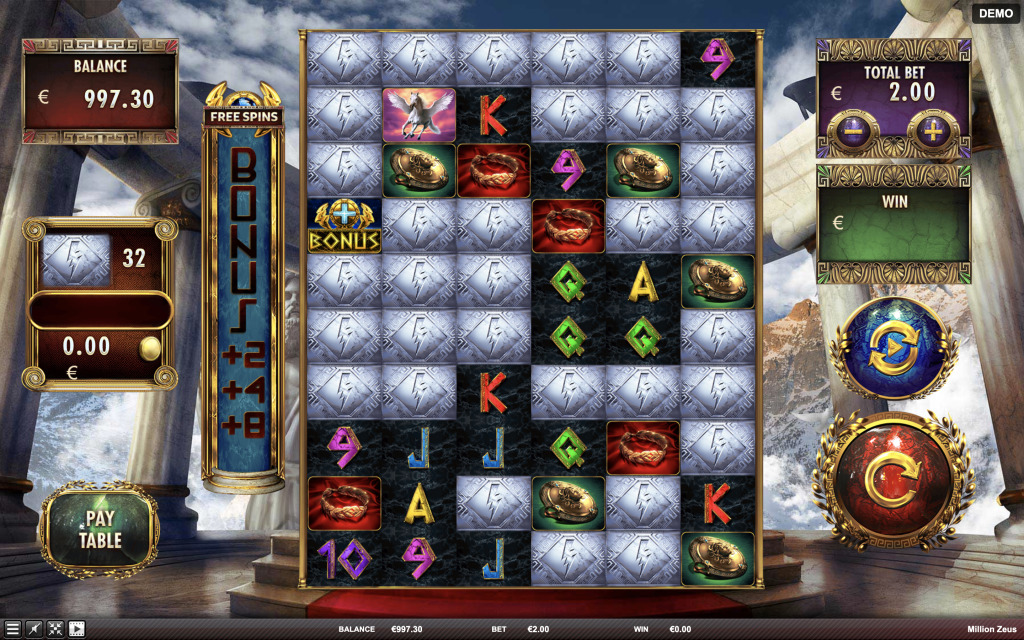Toggle sound with the mute icon
This screenshot has width=1024, height=640.
pyautogui.click(x=34, y=629)
